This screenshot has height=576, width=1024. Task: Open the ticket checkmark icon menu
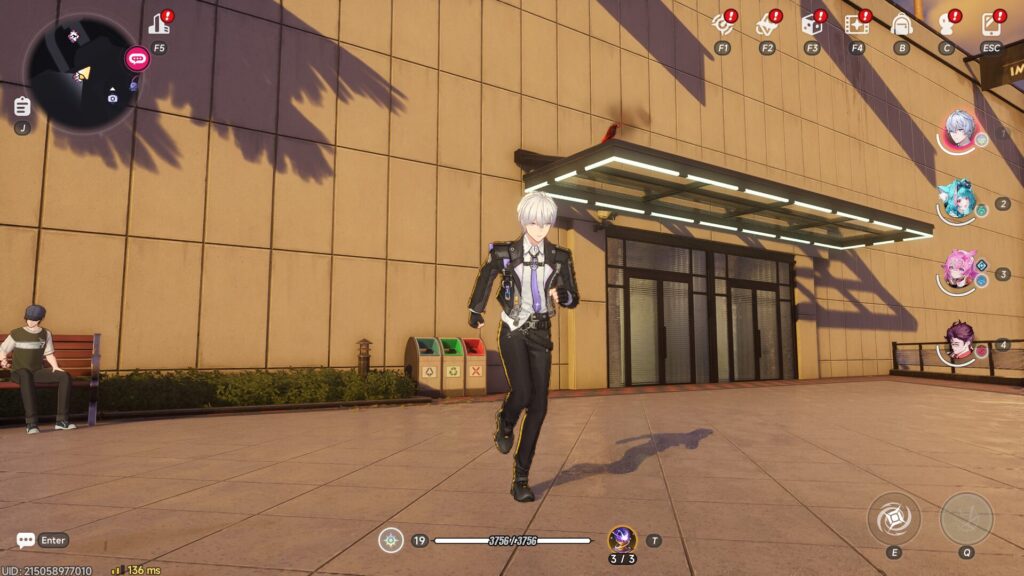point(767,25)
